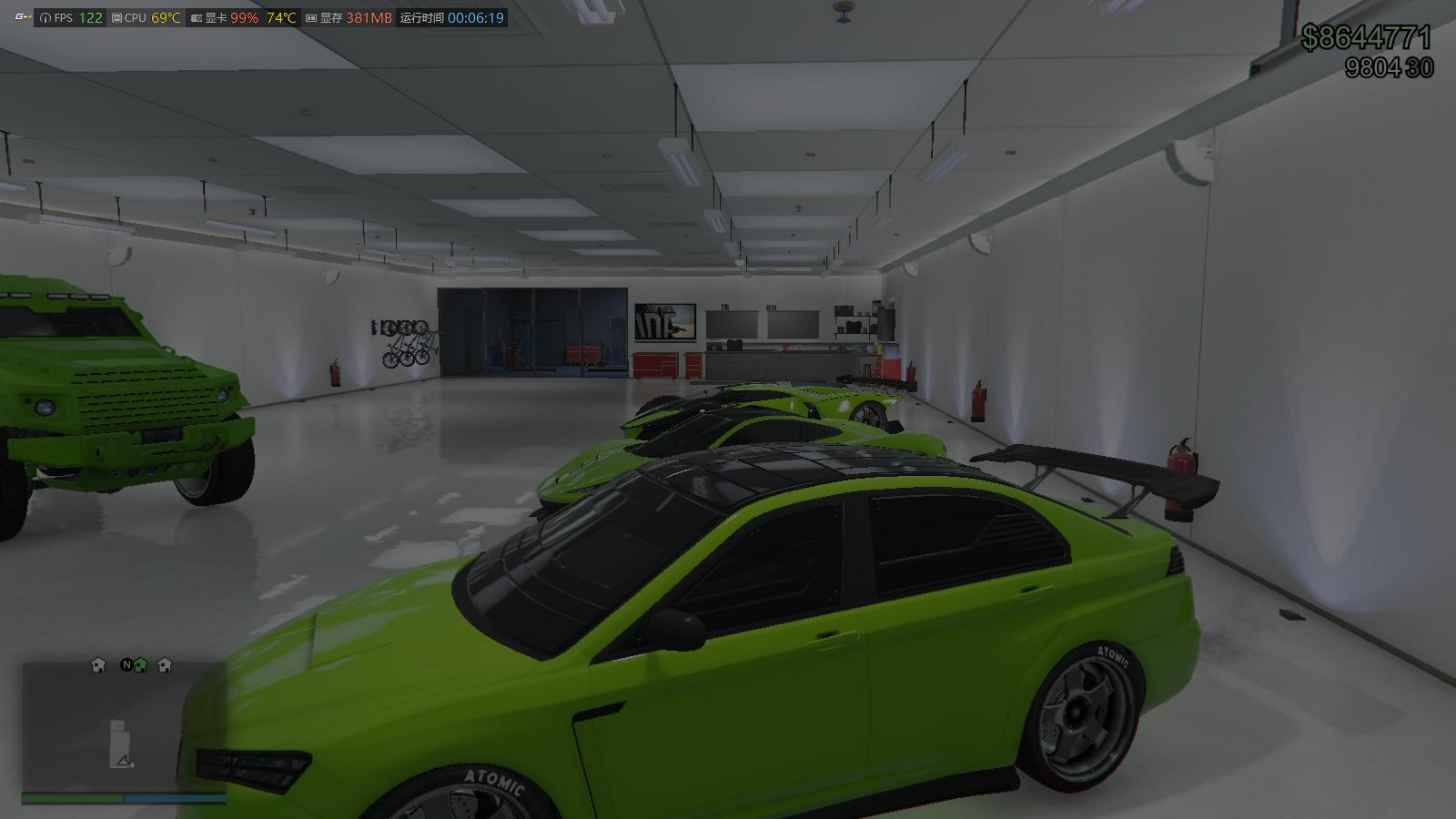Click the north N compass marker
This screenshot has width=1456, height=819.
coord(126,665)
